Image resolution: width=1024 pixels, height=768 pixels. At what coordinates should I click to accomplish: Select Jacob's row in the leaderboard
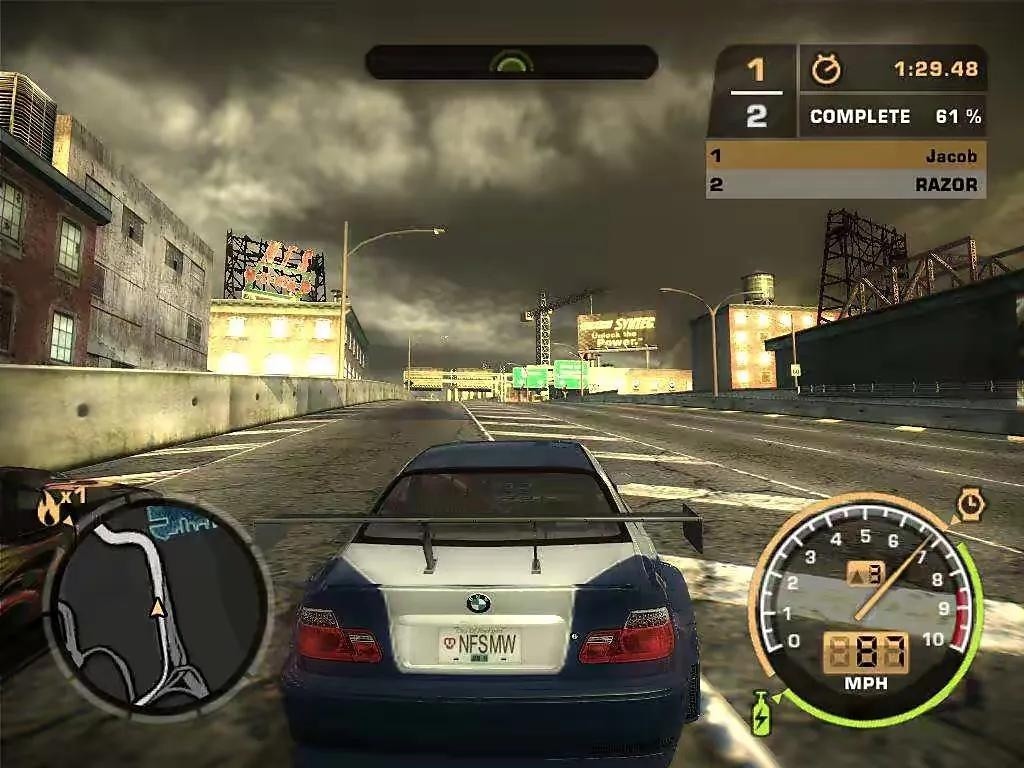(x=846, y=156)
